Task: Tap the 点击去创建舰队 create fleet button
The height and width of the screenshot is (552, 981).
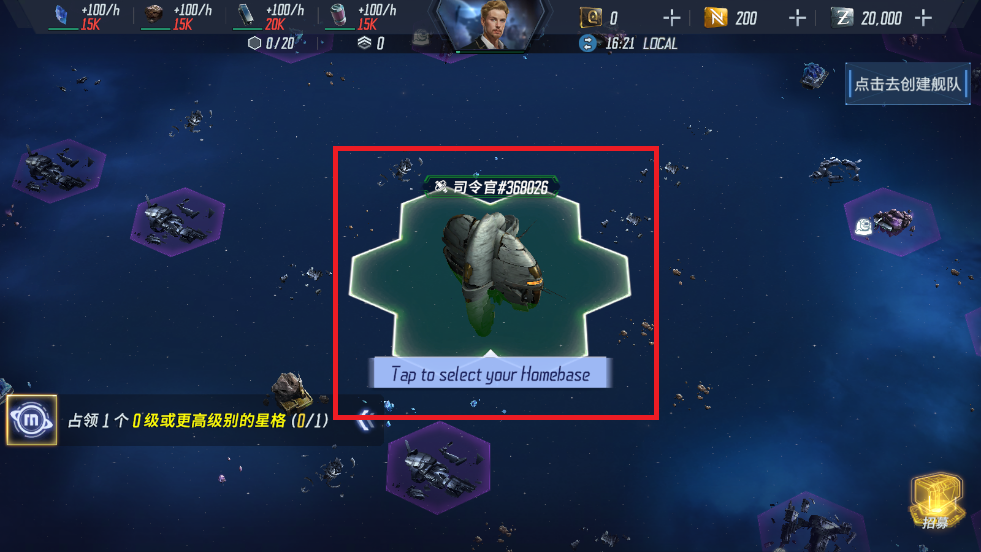Action: tap(907, 84)
